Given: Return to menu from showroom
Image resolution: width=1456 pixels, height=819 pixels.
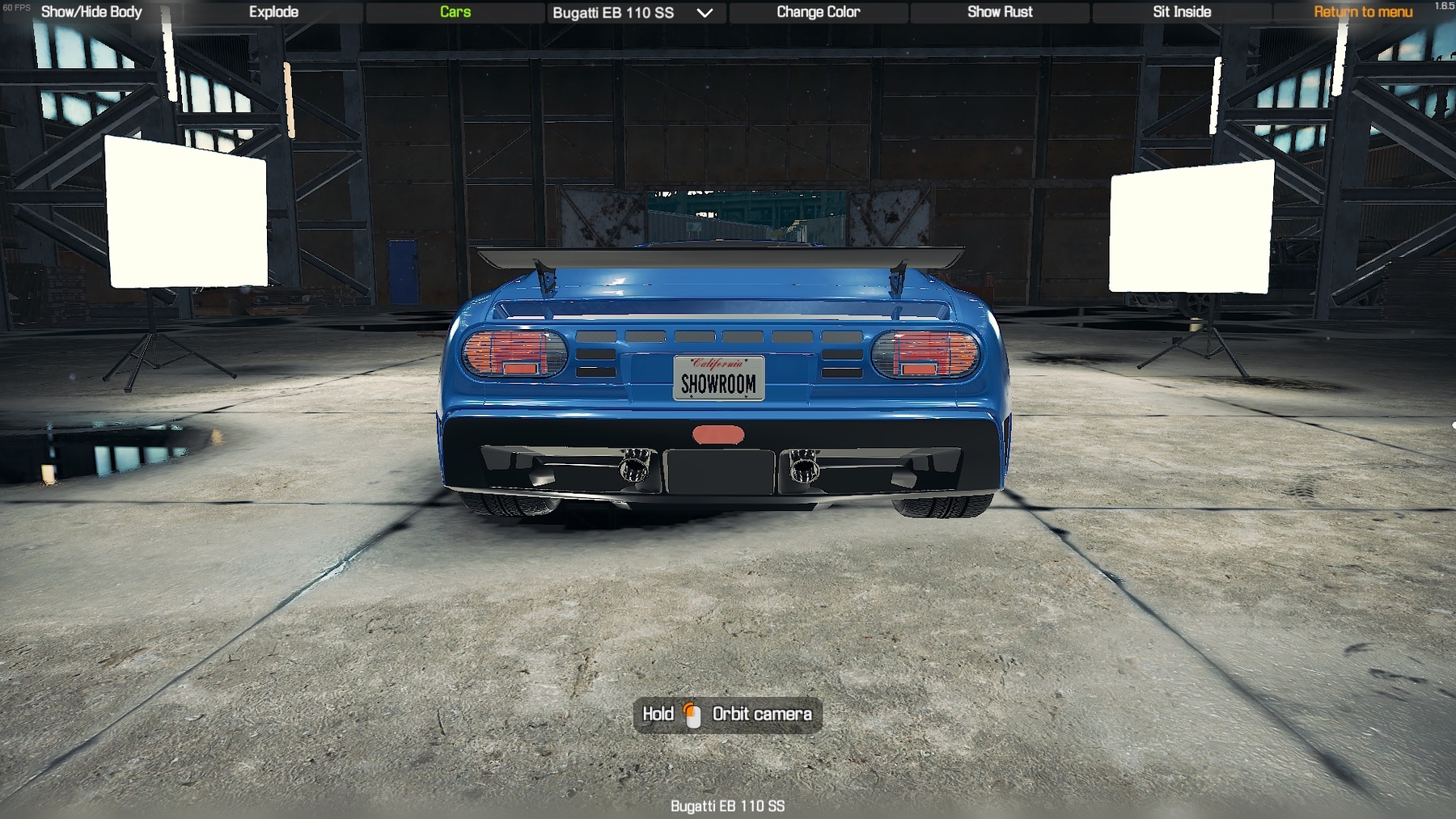Looking at the screenshot, I should tap(1363, 12).
